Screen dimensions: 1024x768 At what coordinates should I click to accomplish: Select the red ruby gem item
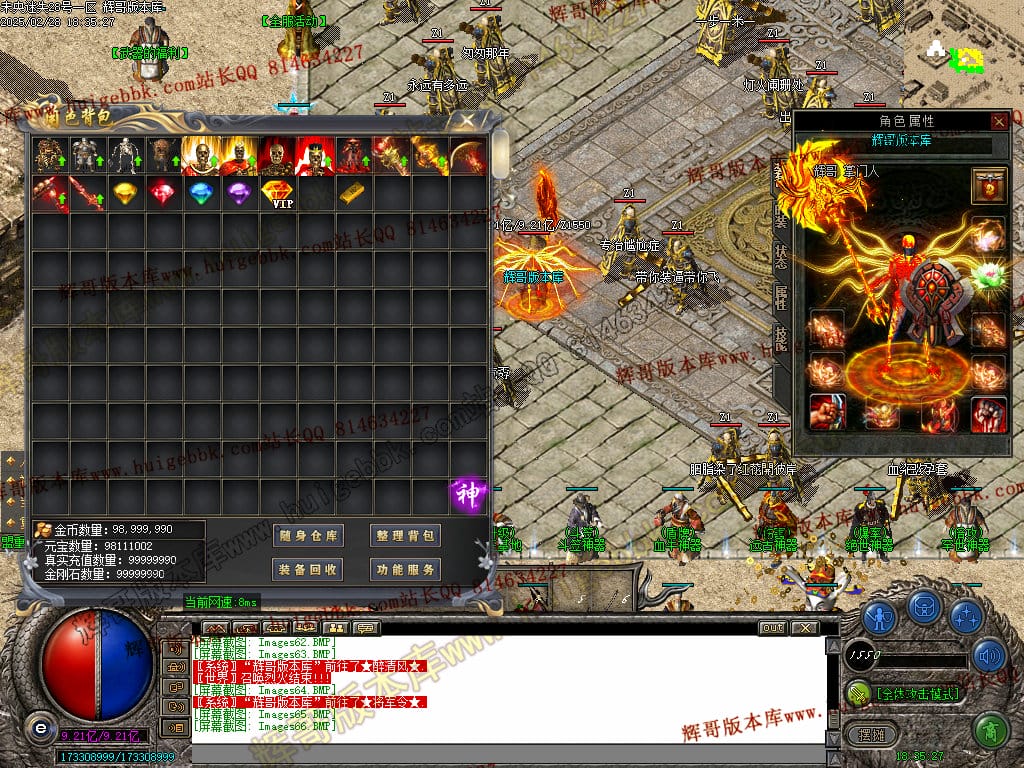(x=163, y=192)
